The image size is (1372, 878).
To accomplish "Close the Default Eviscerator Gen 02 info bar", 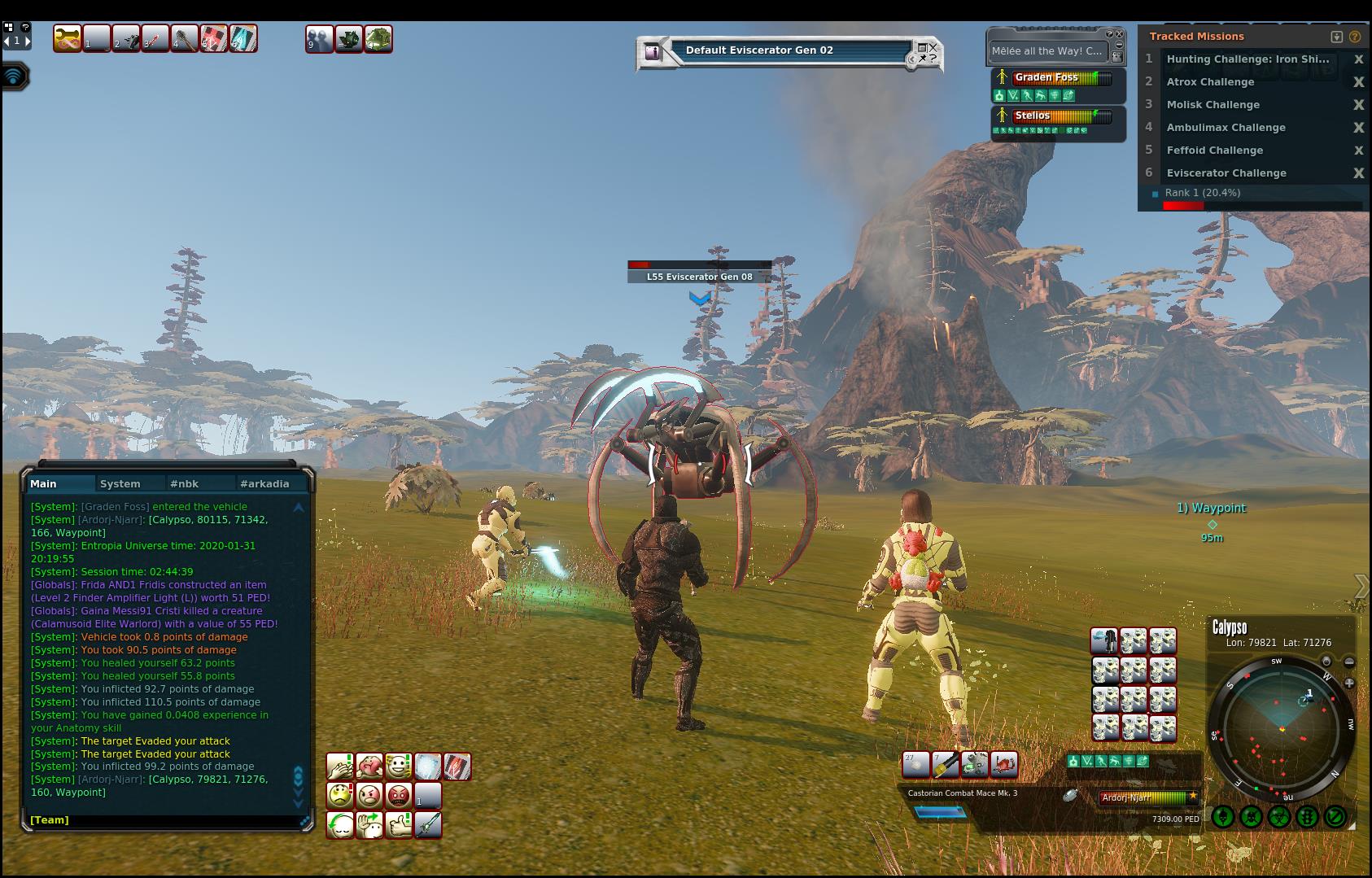I will 933,48.
